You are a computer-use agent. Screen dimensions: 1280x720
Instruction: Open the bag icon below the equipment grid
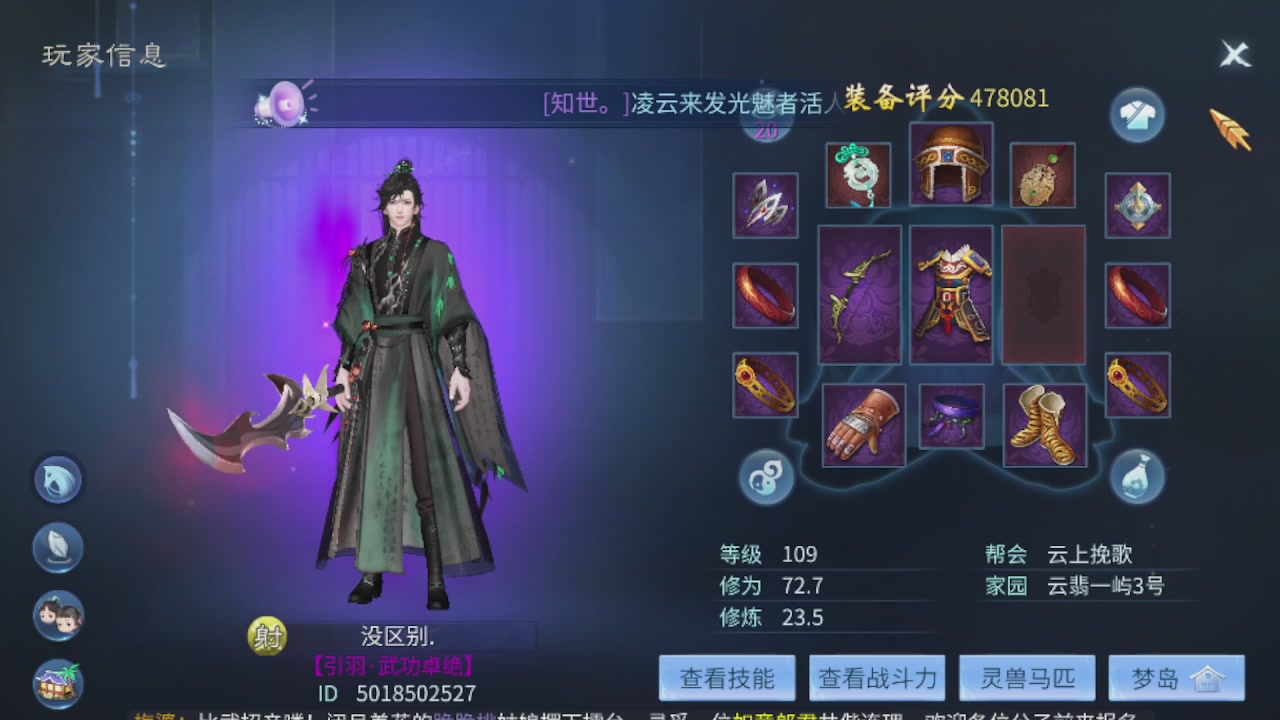click(x=1137, y=479)
